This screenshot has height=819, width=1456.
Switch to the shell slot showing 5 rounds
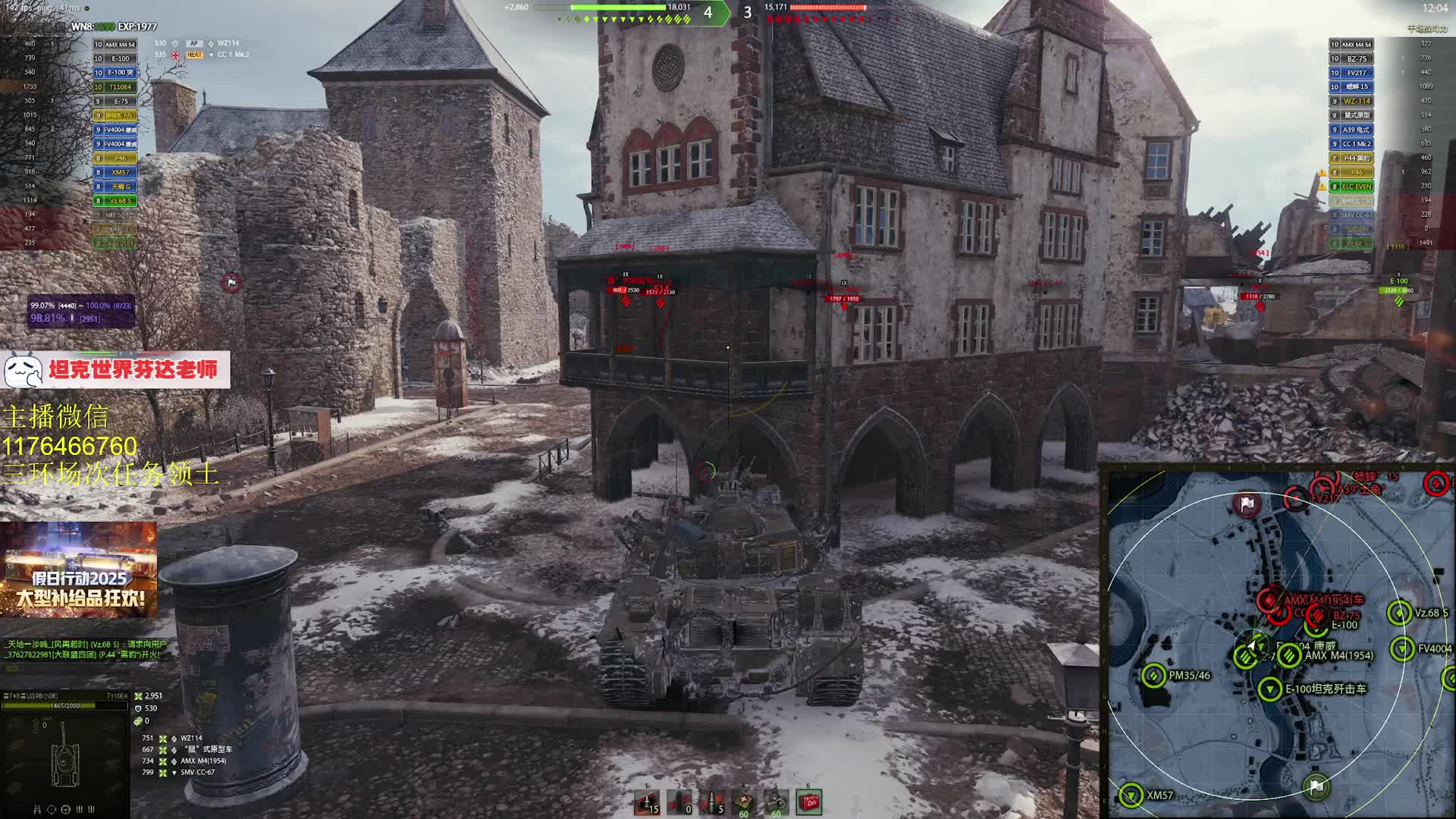(x=711, y=802)
